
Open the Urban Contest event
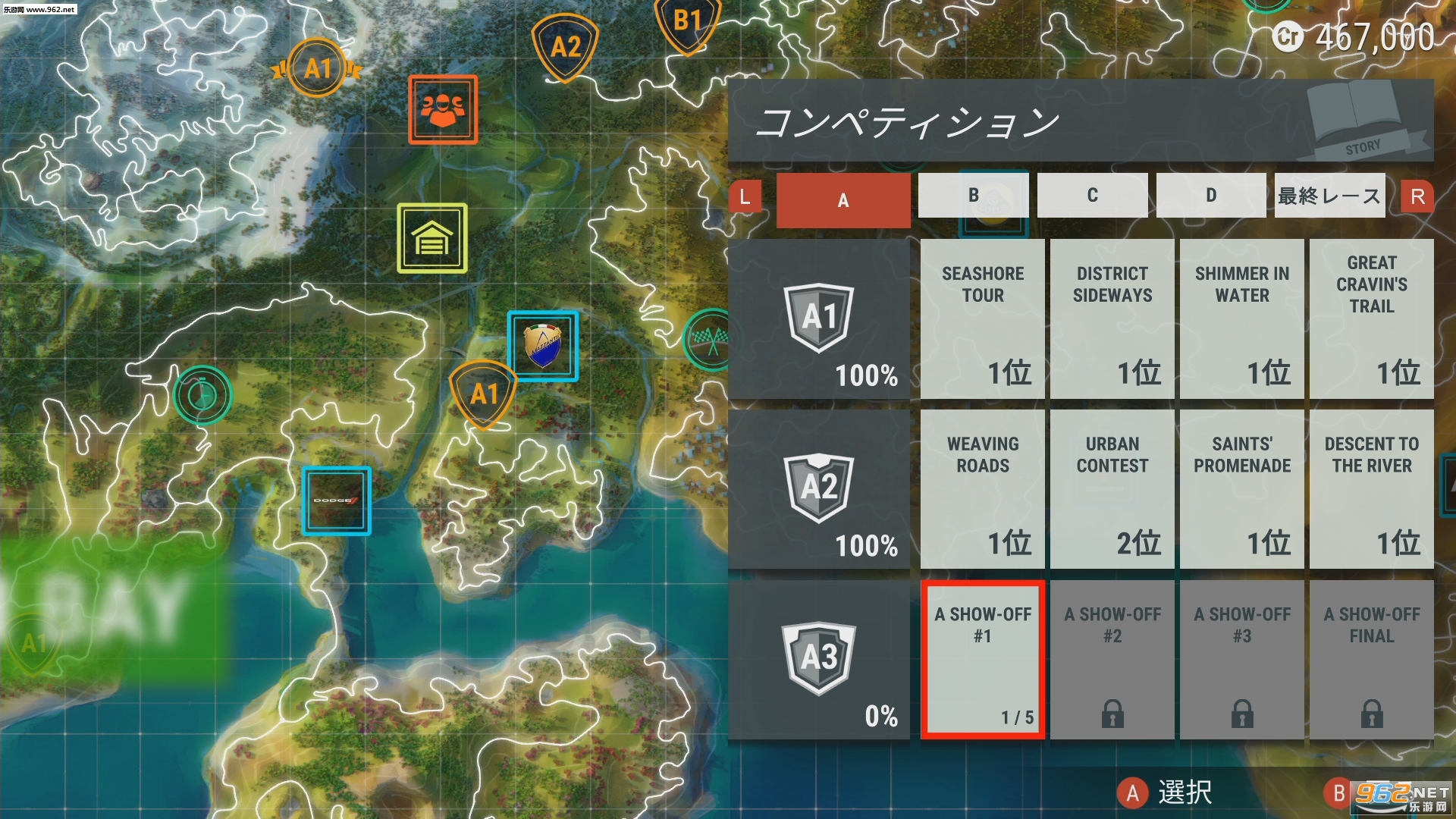click(x=1112, y=489)
